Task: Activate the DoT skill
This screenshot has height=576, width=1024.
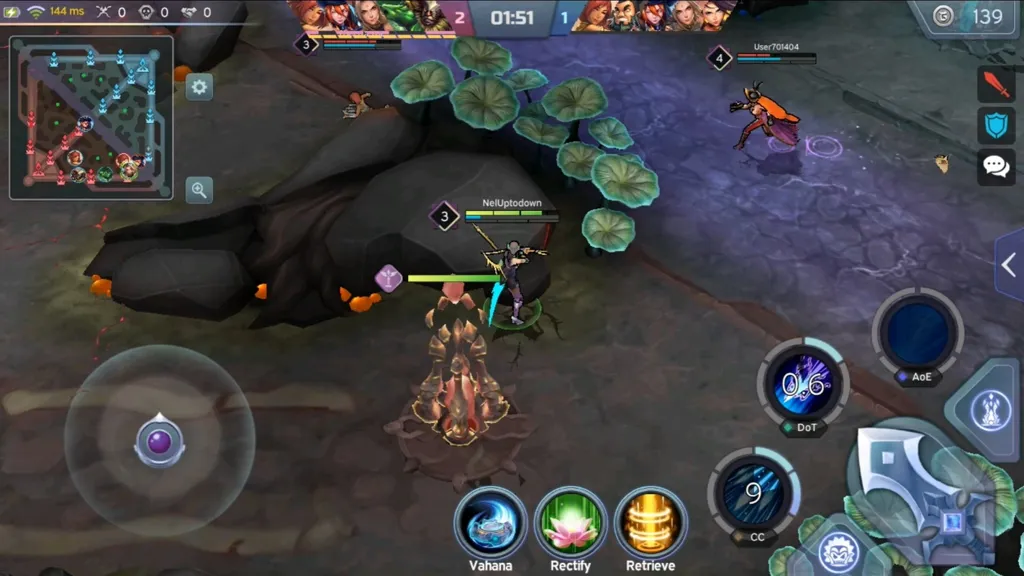Action: [x=803, y=384]
